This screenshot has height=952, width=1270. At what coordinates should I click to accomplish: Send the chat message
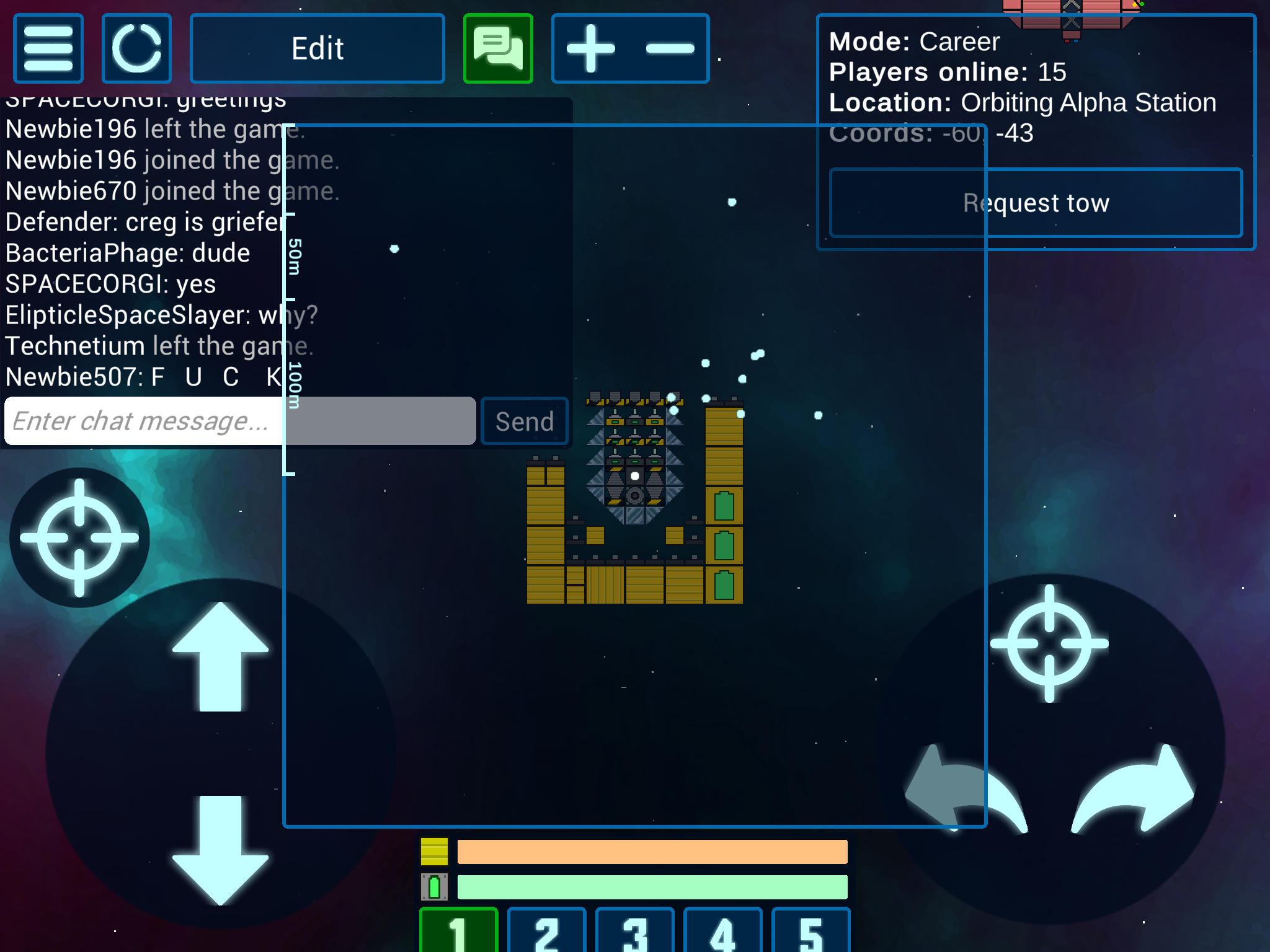525,421
